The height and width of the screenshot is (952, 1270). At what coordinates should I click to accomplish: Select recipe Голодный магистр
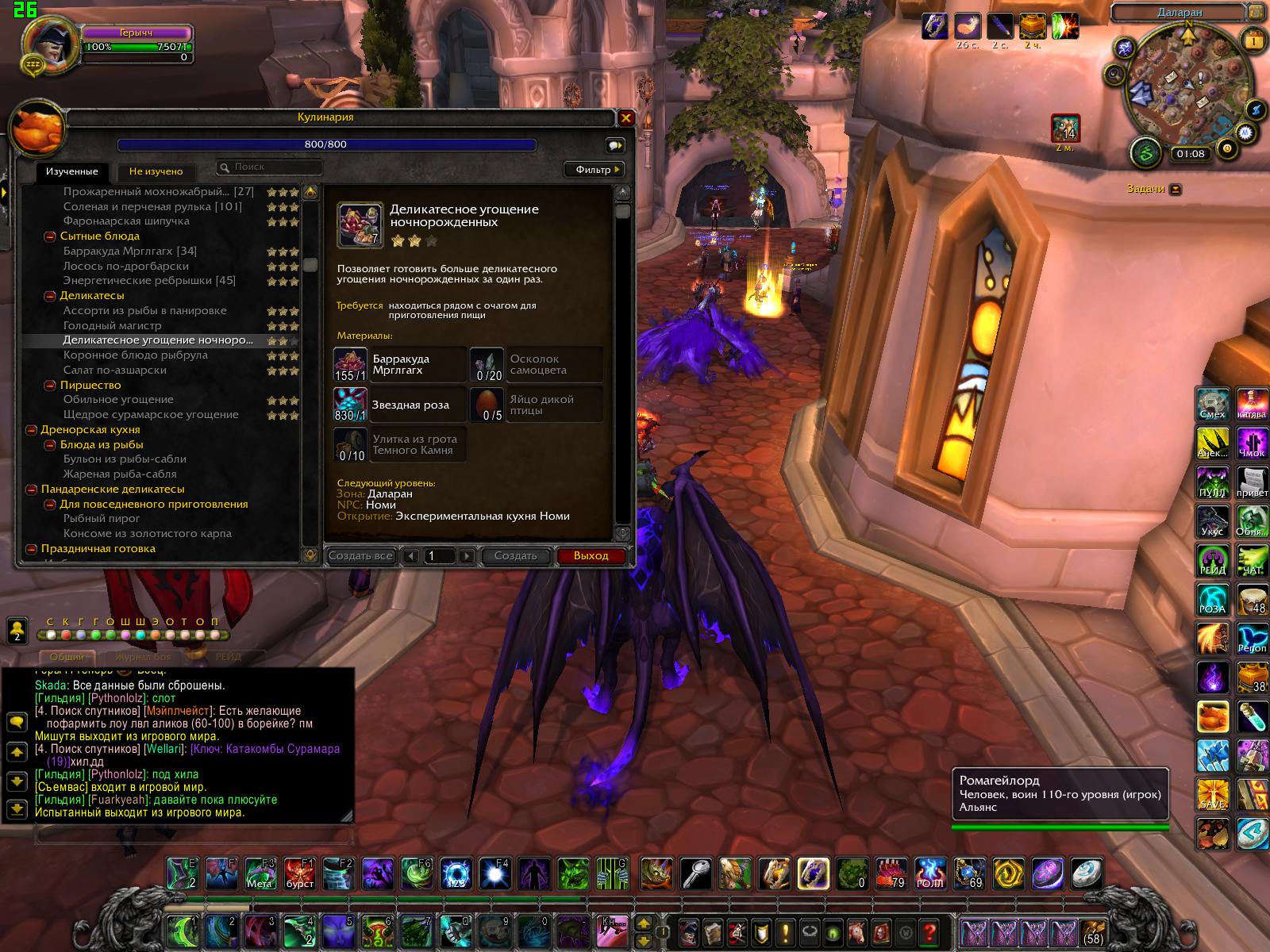tap(112, 325)
